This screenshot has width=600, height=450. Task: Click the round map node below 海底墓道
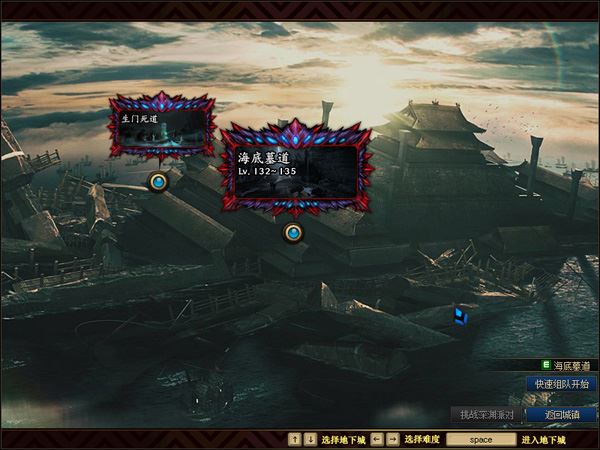point(293,233)
